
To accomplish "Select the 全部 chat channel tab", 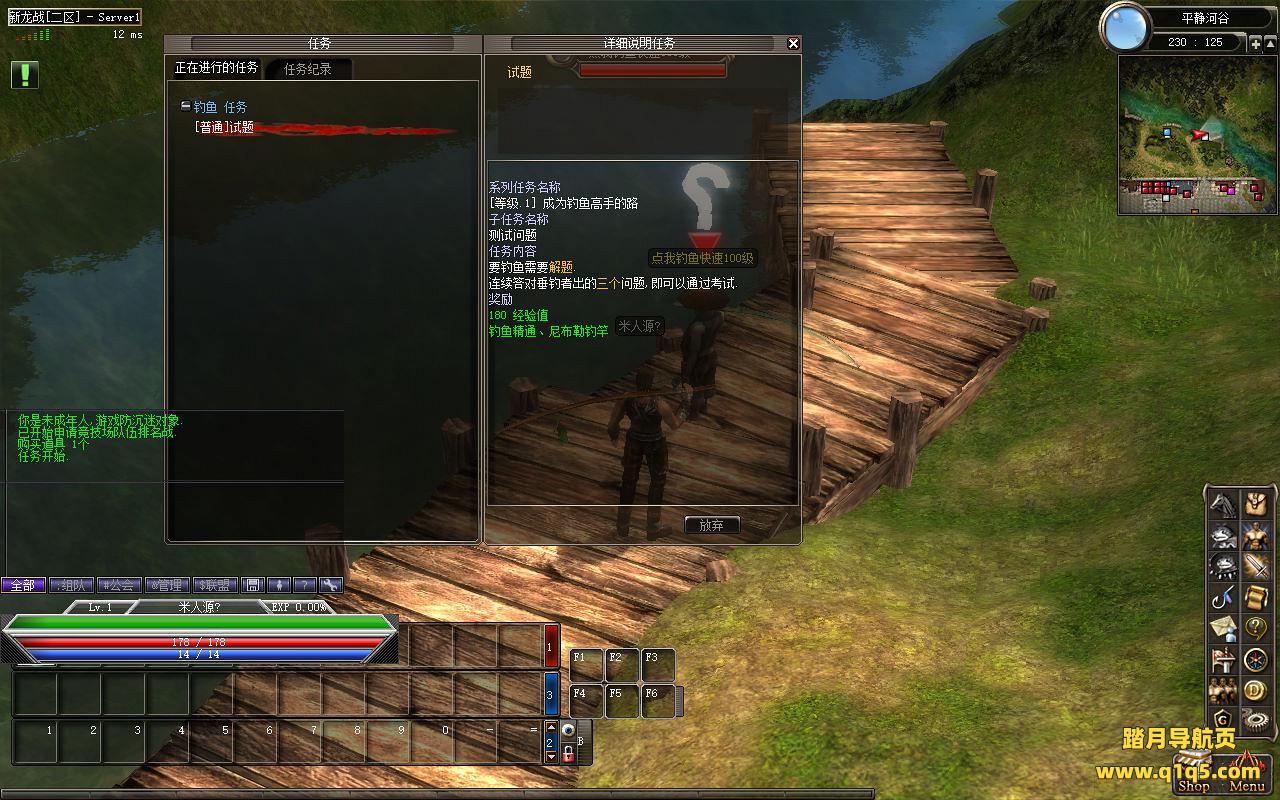I will click(x=23, y=585).
